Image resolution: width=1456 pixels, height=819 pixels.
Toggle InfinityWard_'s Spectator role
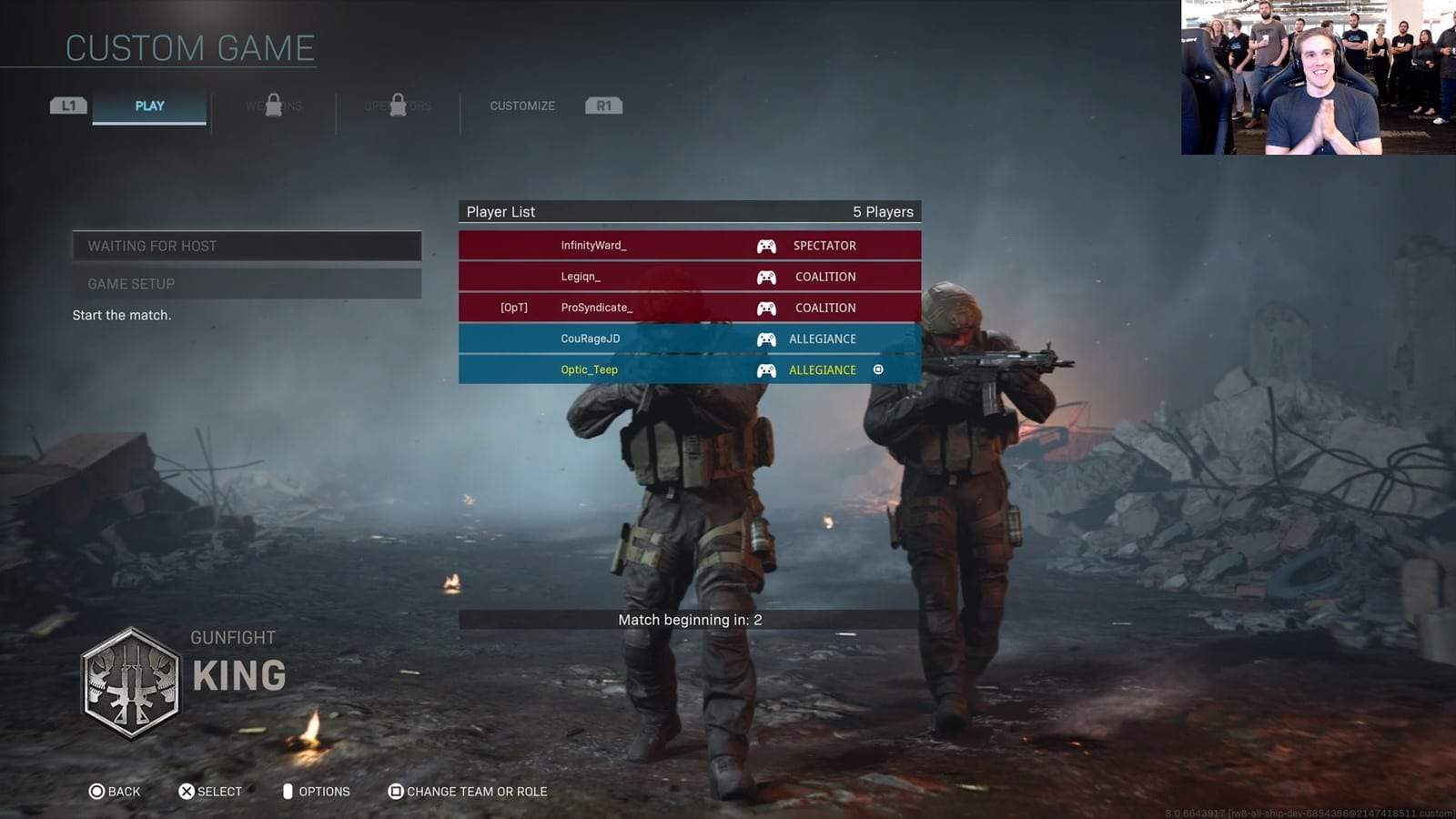pos(823,245)
